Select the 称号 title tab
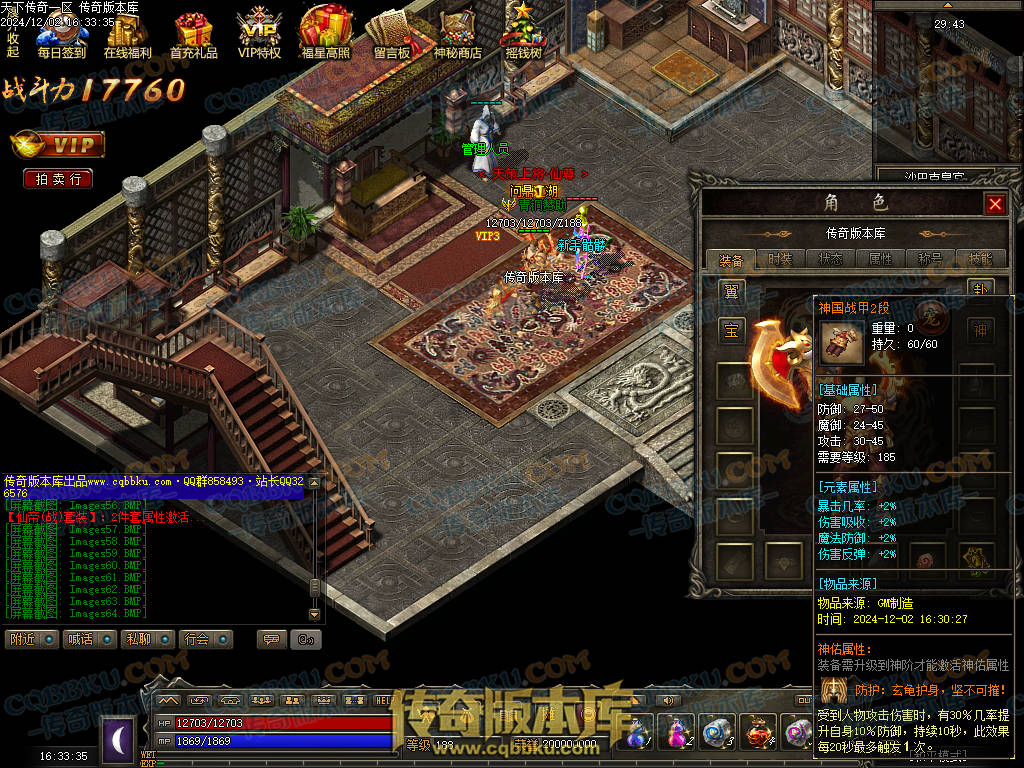1024x768 pixels. click(x=930, y=259)
